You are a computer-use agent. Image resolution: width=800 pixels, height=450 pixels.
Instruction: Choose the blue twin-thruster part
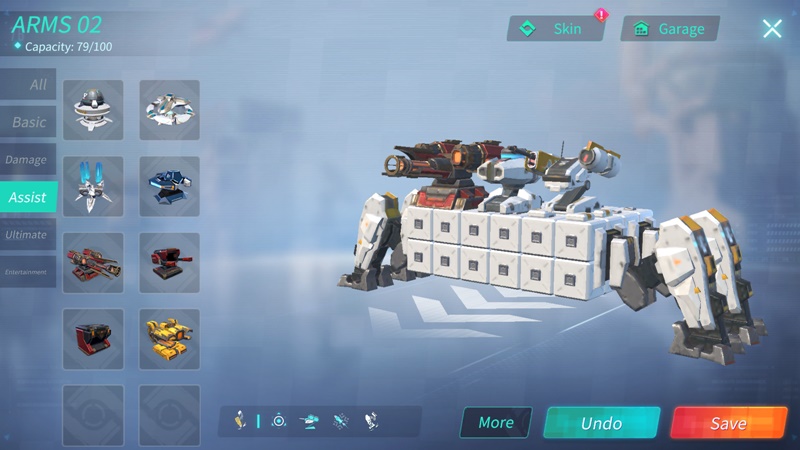click(x=93, y=186)
